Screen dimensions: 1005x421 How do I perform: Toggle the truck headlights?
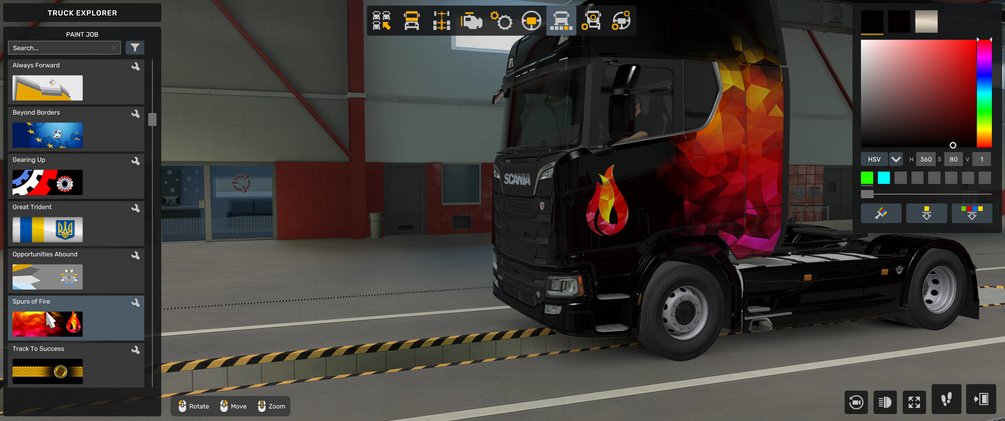click(x=884, y=401)
